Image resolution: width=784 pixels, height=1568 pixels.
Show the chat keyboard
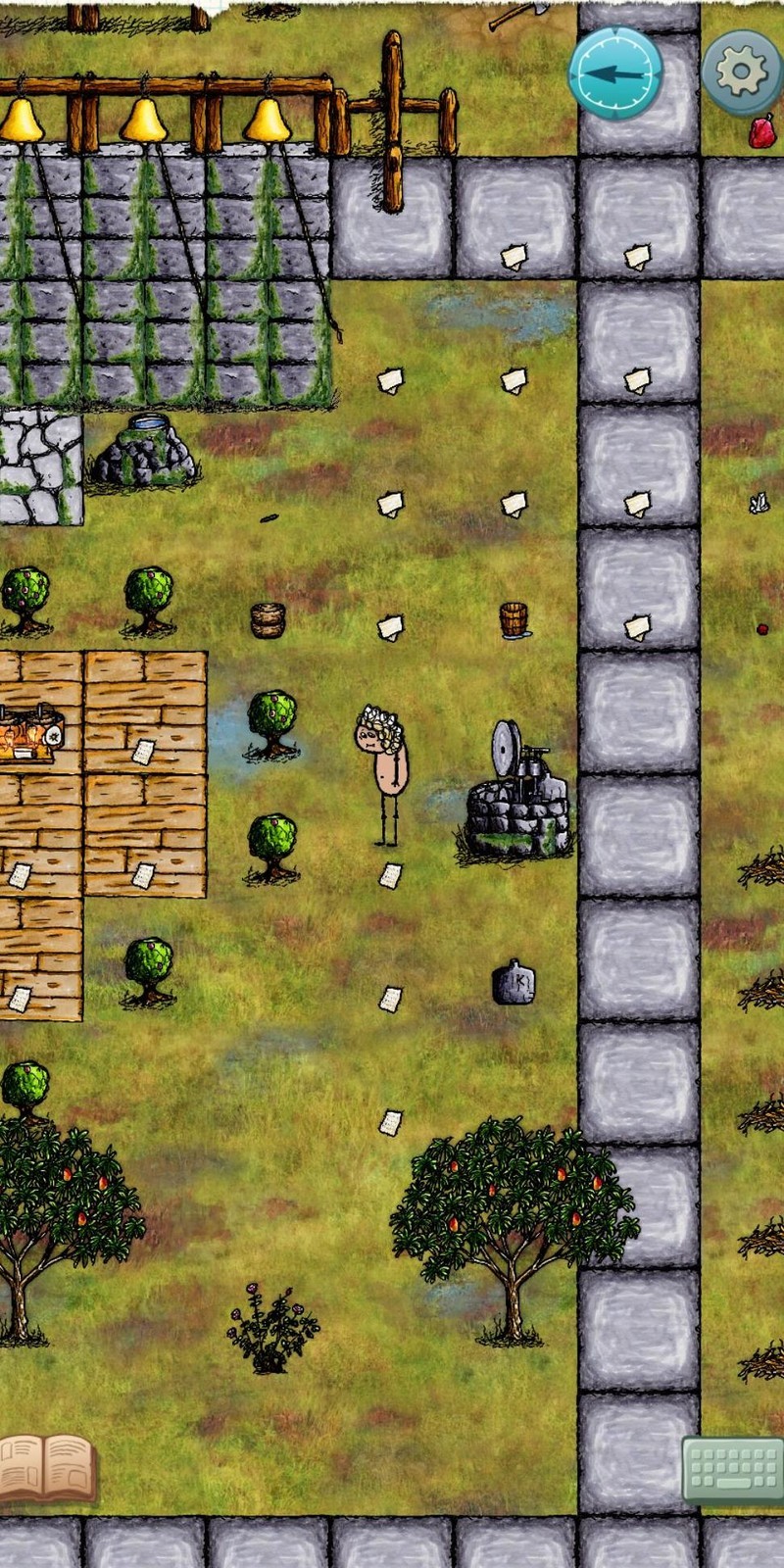(731, 1469)
